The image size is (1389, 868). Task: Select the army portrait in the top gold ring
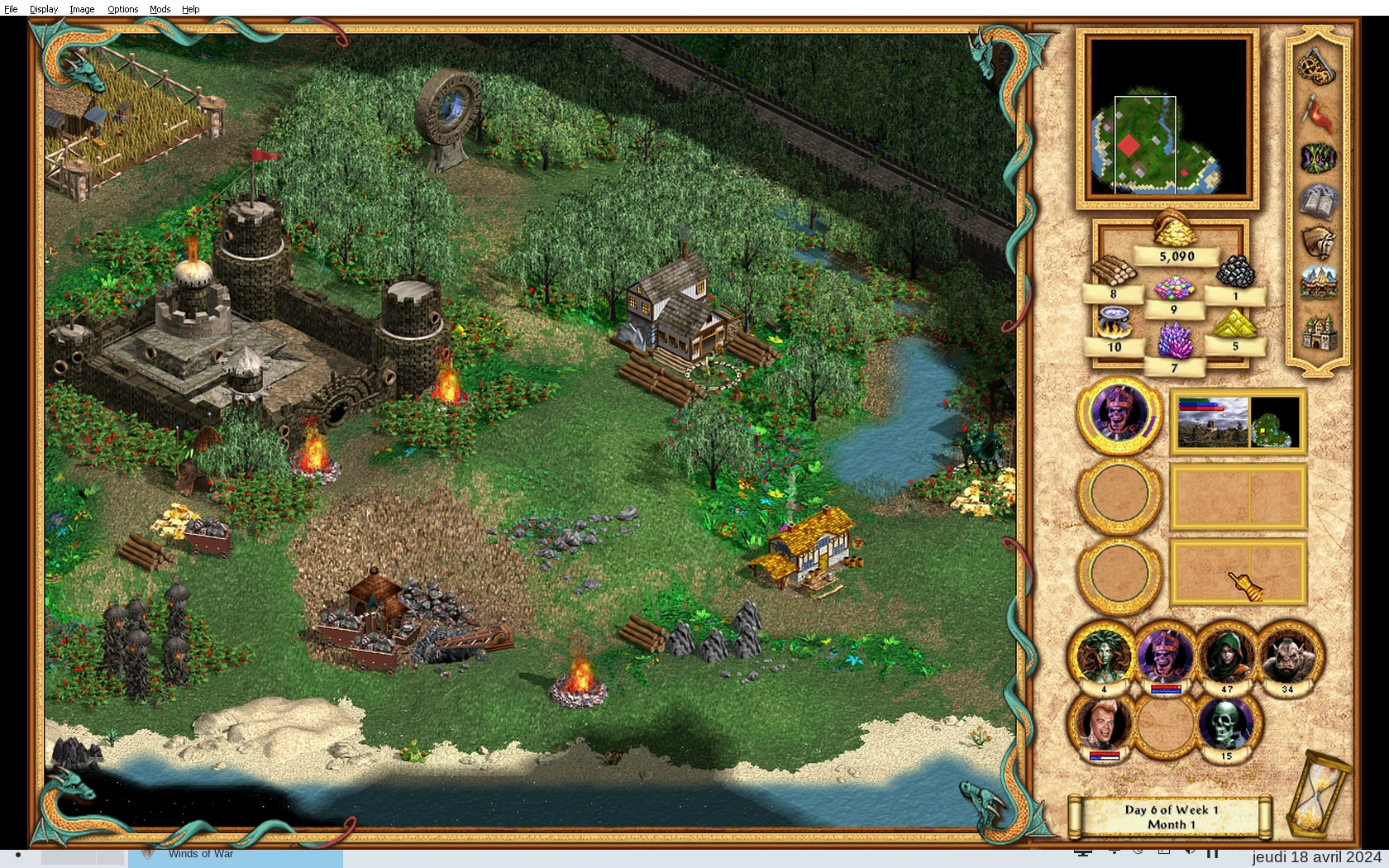point(1119,413)
